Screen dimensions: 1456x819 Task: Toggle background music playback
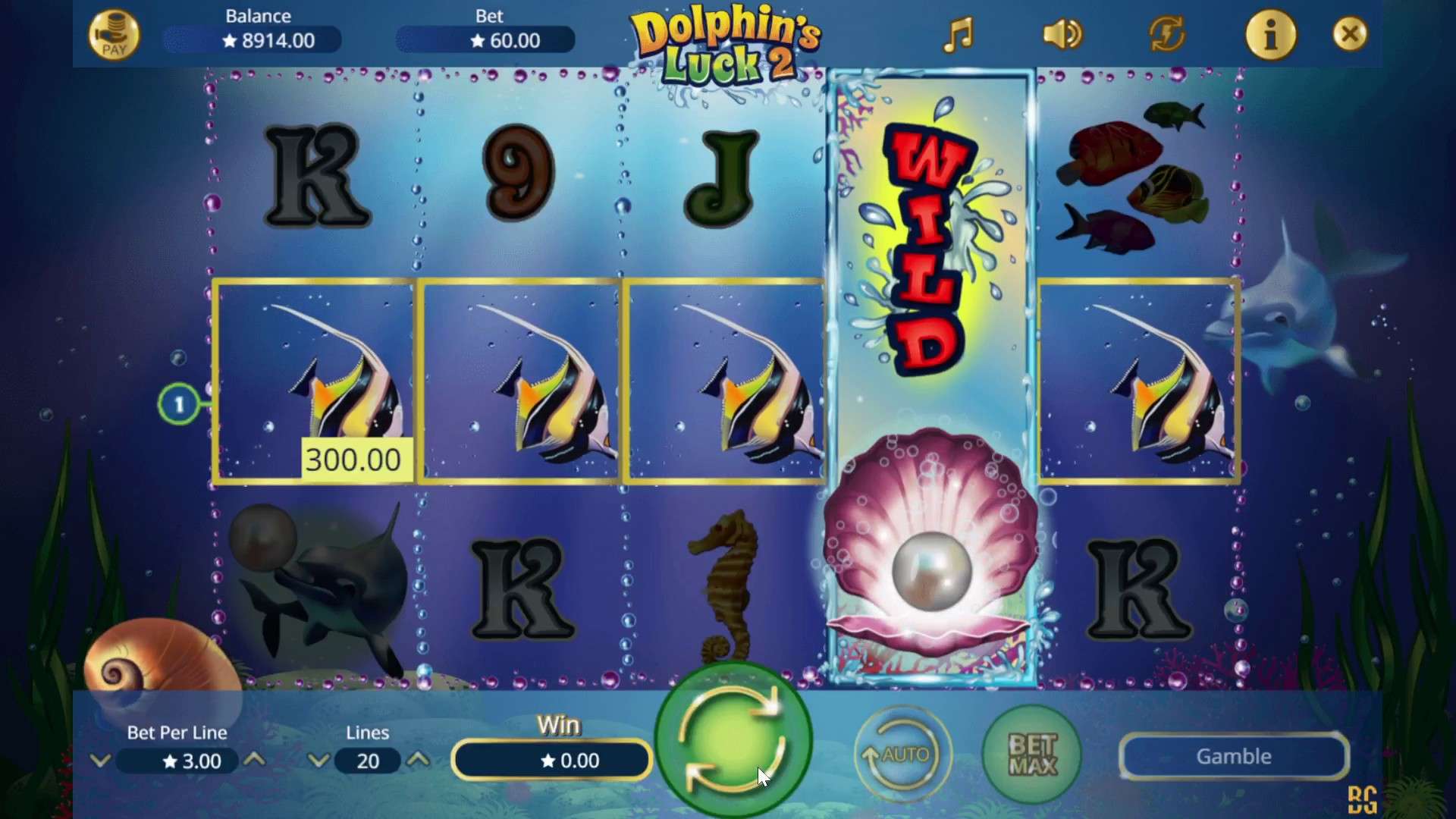point(957,34)
